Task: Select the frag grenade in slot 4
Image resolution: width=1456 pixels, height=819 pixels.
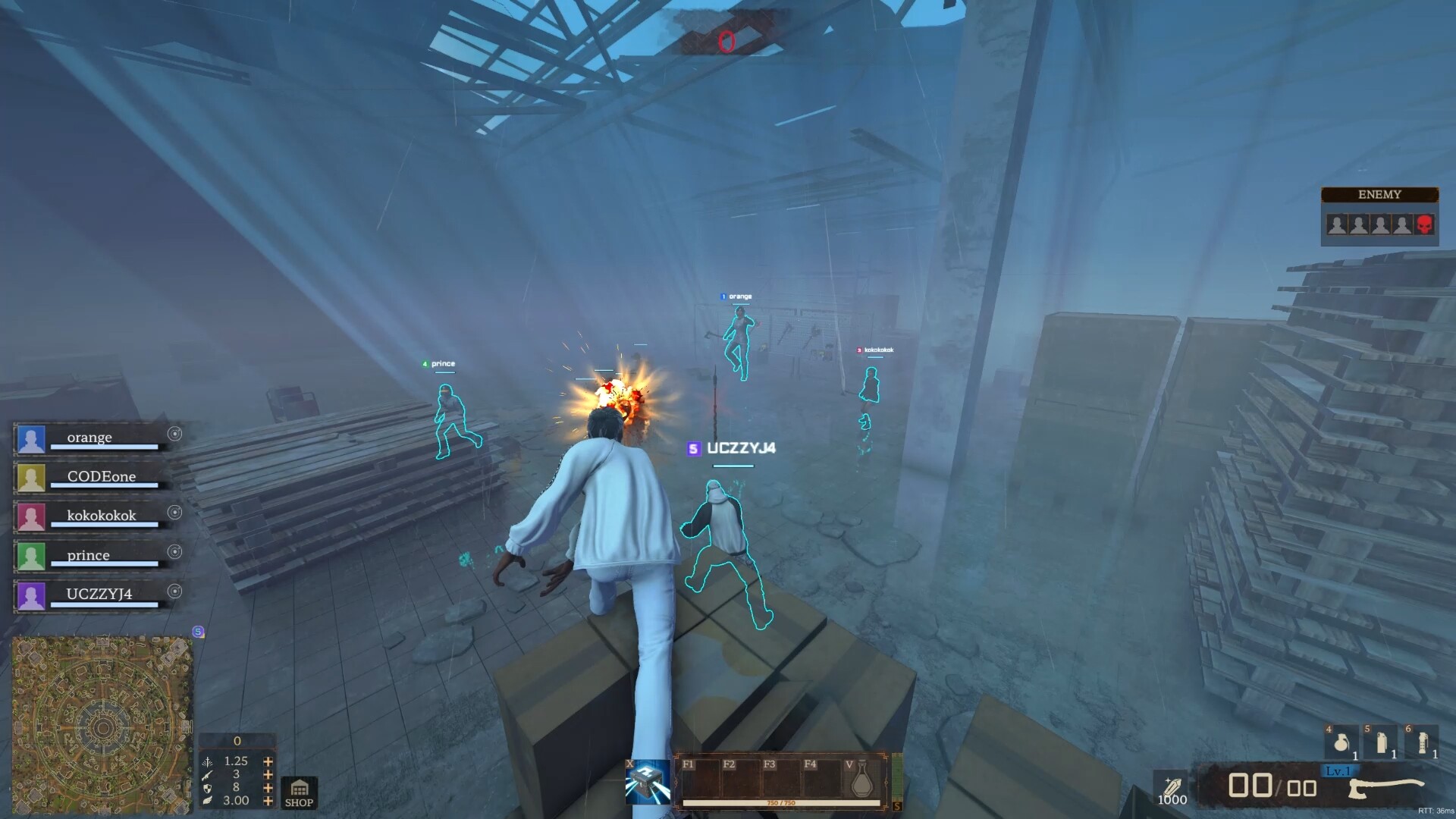Action: click(x=1342, y=743)
